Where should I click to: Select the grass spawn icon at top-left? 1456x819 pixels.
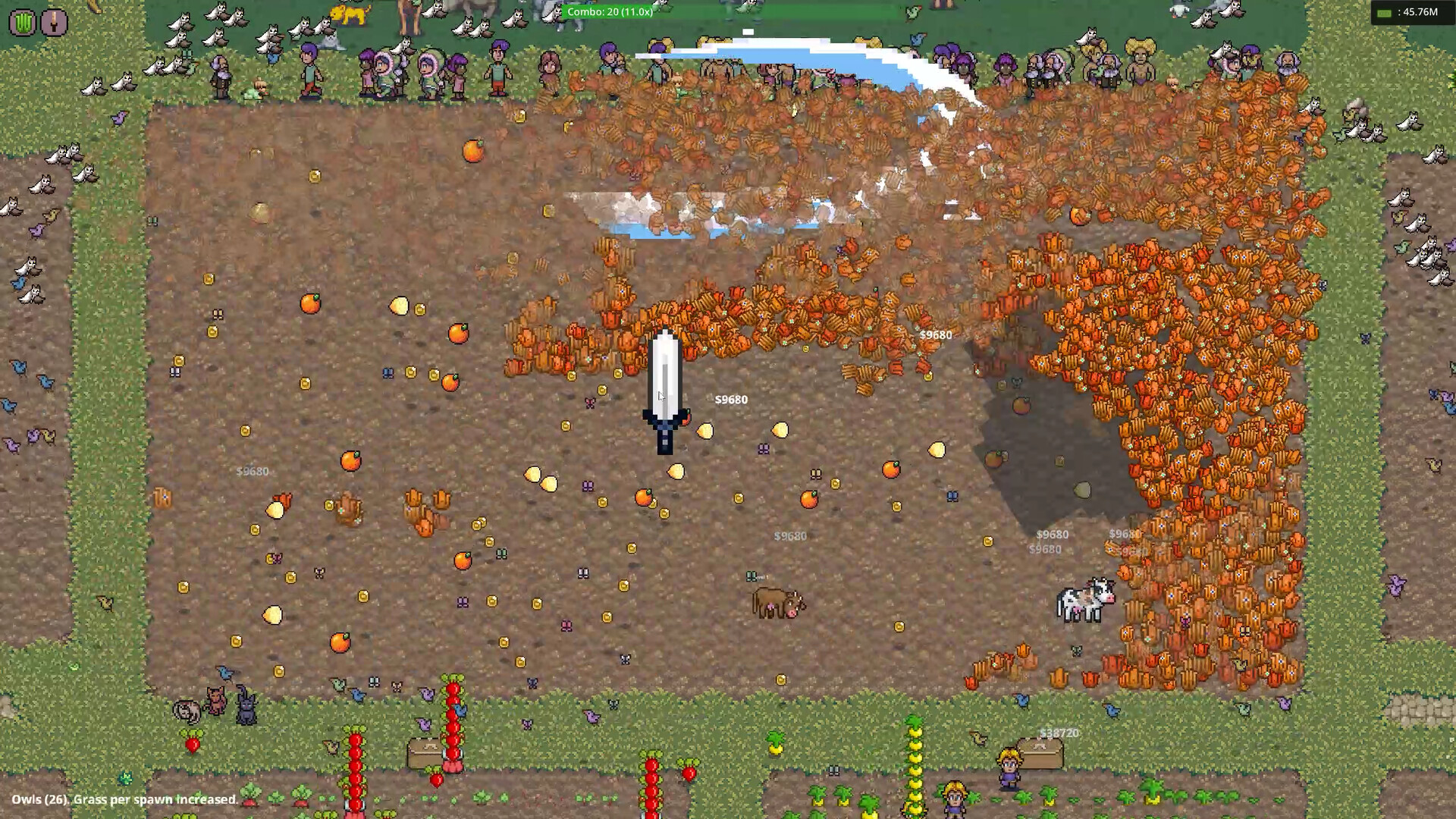coord(21,22)
